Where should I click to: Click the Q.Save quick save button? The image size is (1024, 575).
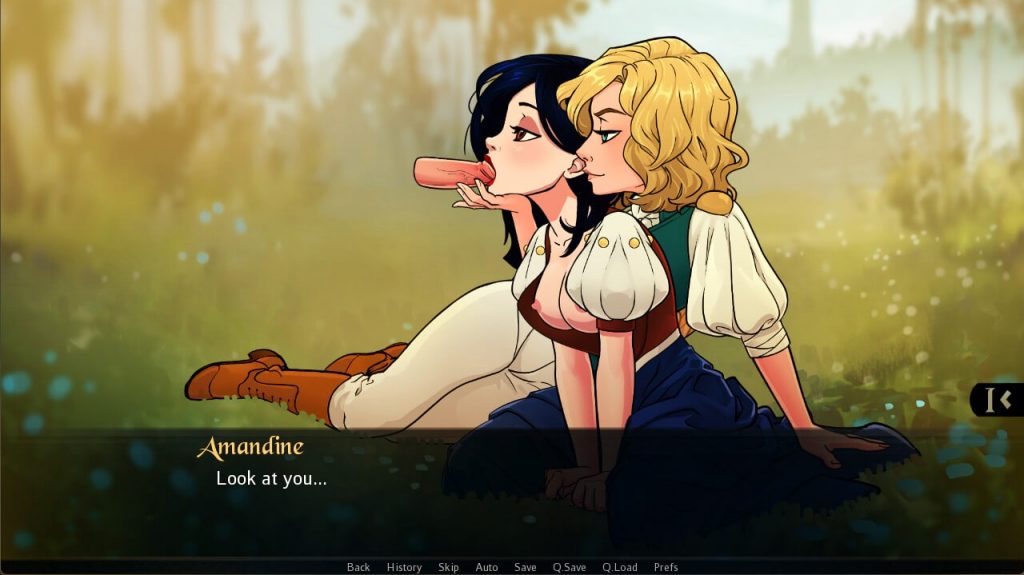[x=569, y=567]
